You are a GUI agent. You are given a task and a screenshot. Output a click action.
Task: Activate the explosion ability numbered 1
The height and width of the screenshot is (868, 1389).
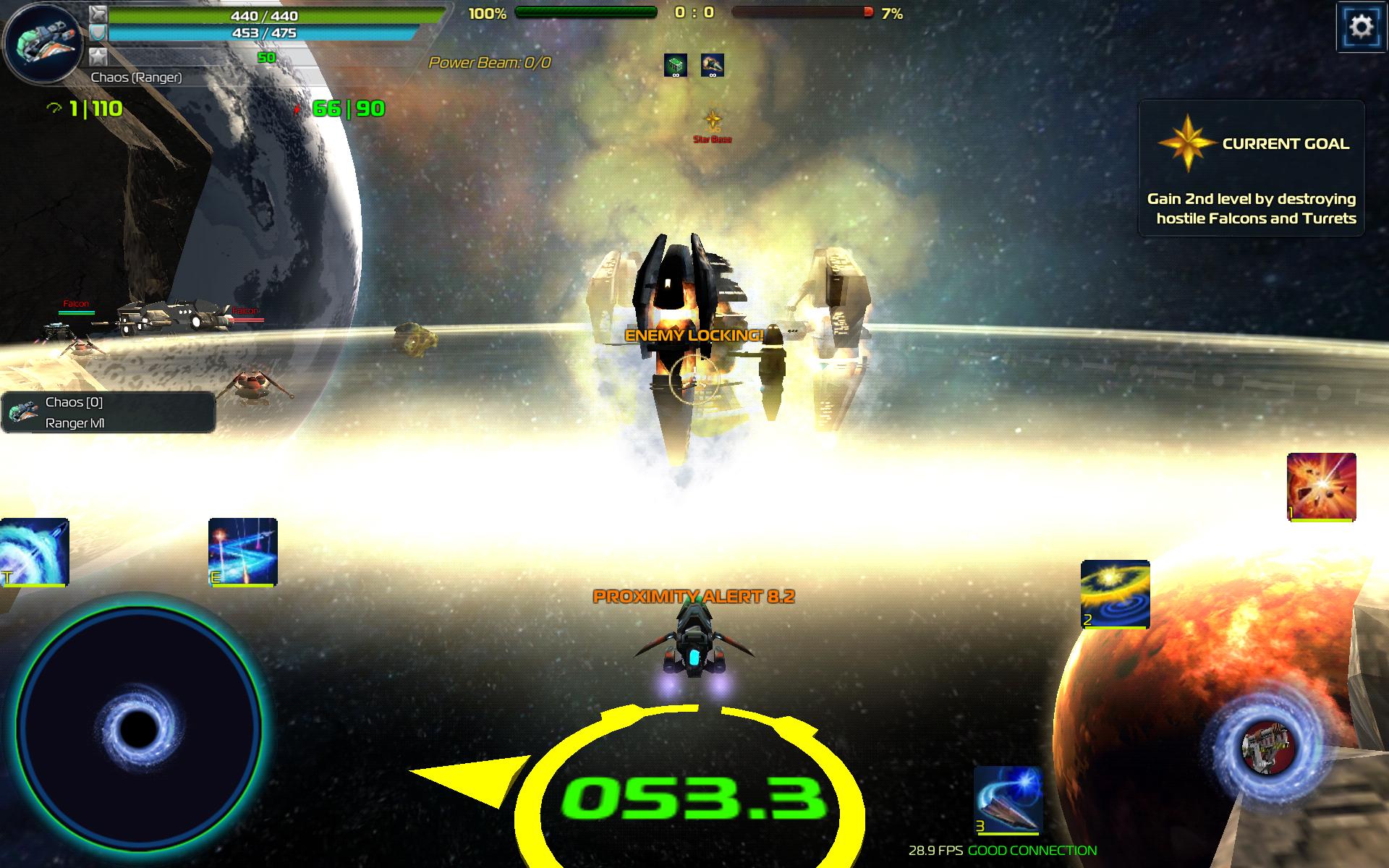click(x=1321, y=487)
